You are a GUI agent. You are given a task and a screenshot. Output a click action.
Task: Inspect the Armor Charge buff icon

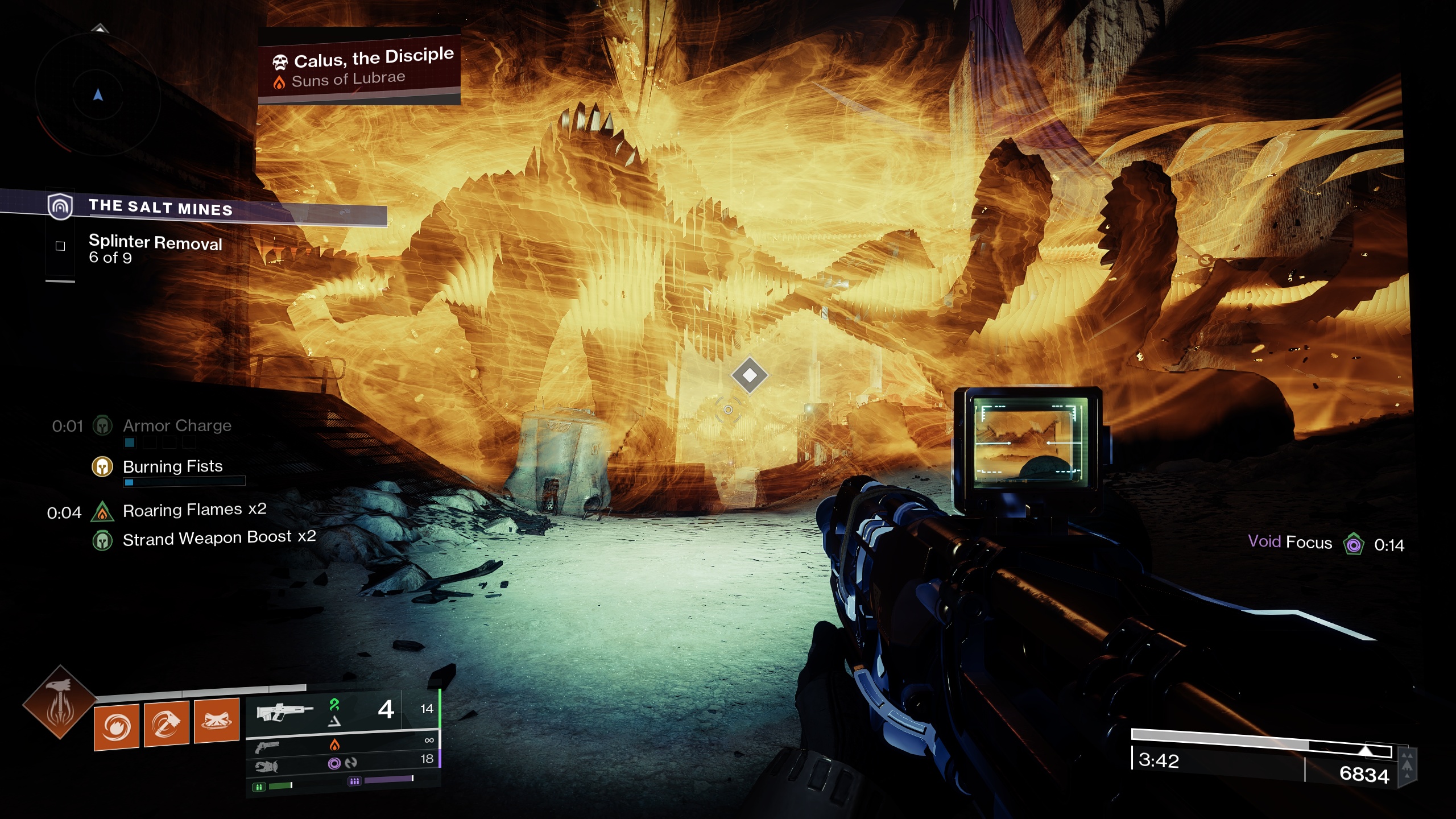pyautogui.click(x=102, y=425)
